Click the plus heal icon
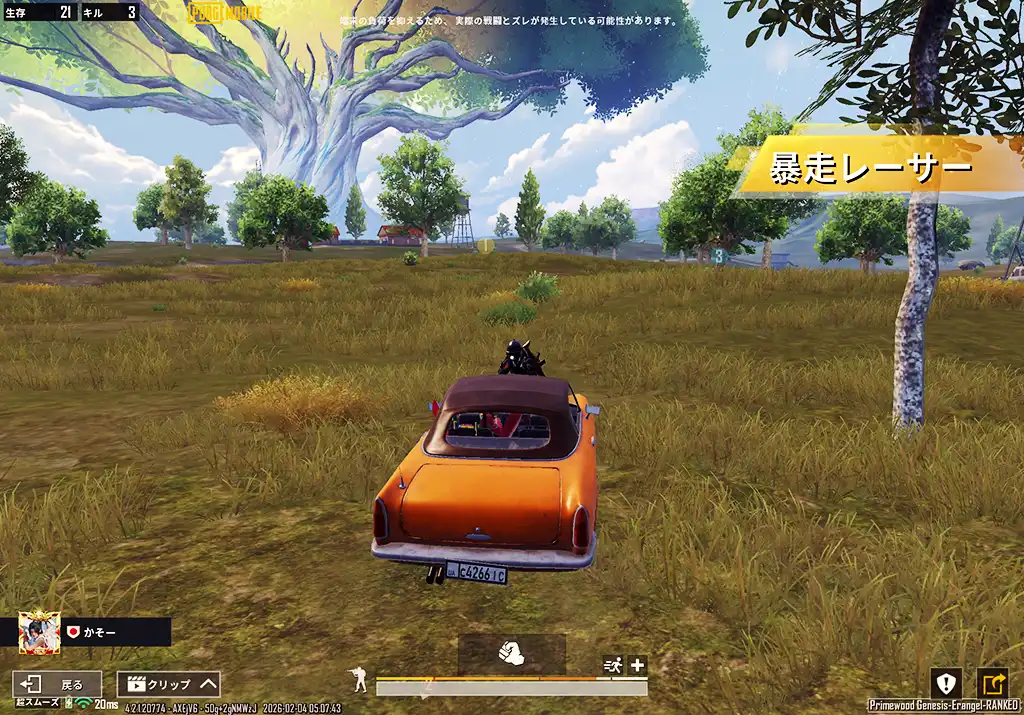Image resolution: width=1024 pixels, height=715 pixels. click(637, 665)
